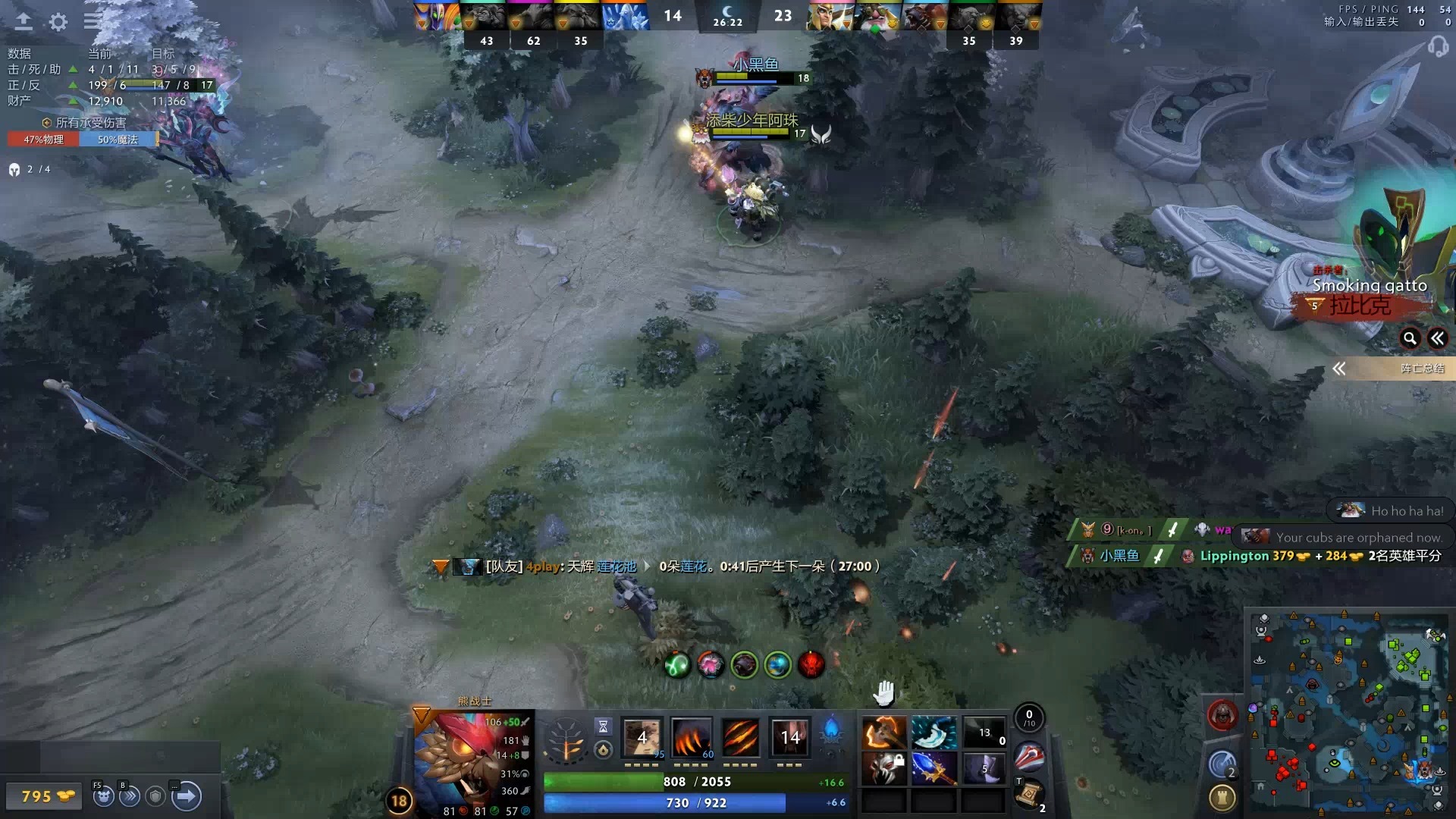This screenshot has width=1456, height=819.
Task: Collapse the kill summary panel
Action: click(x=1438, y=339)
